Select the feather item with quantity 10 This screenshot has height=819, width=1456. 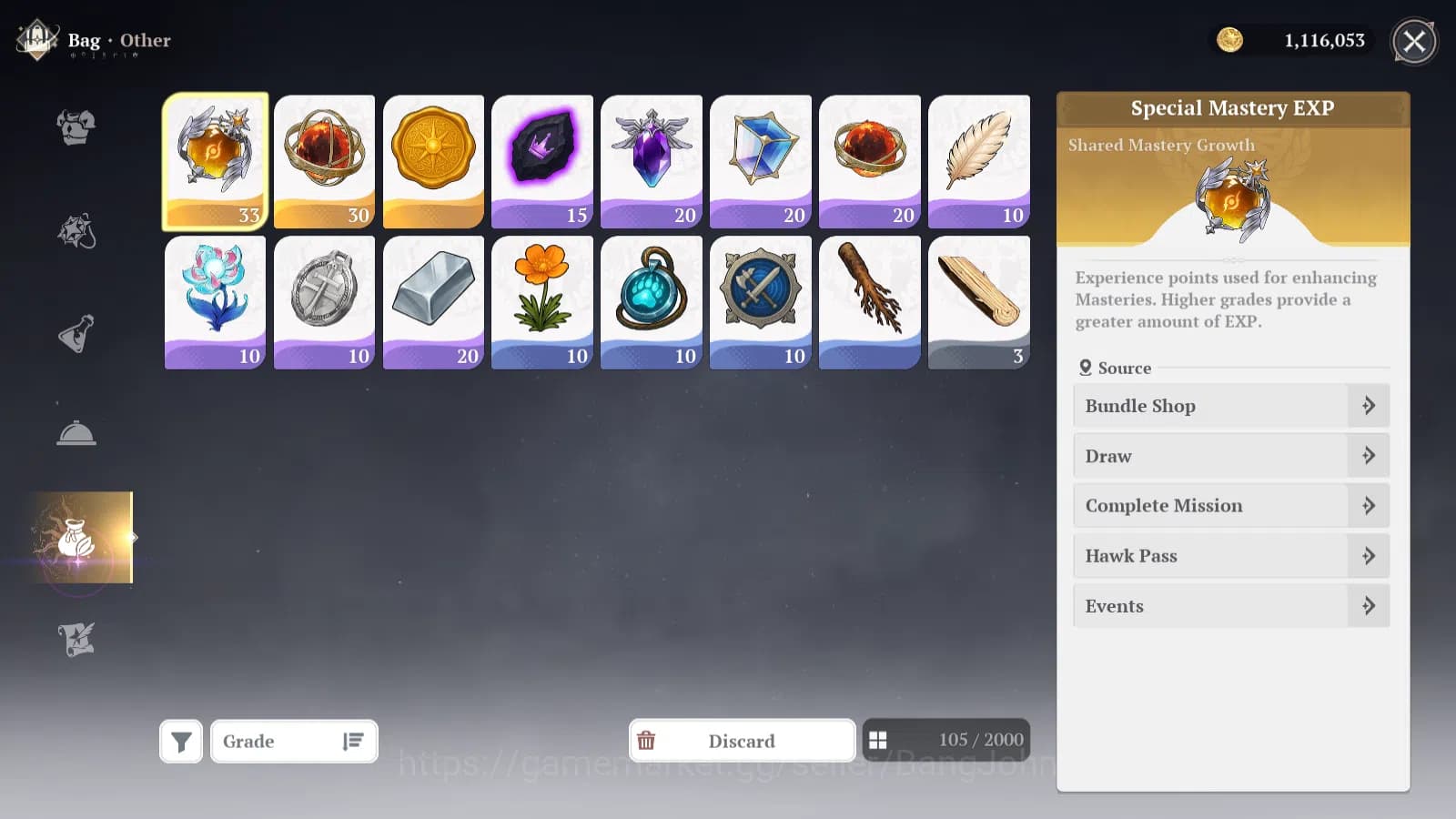point(979,162)
